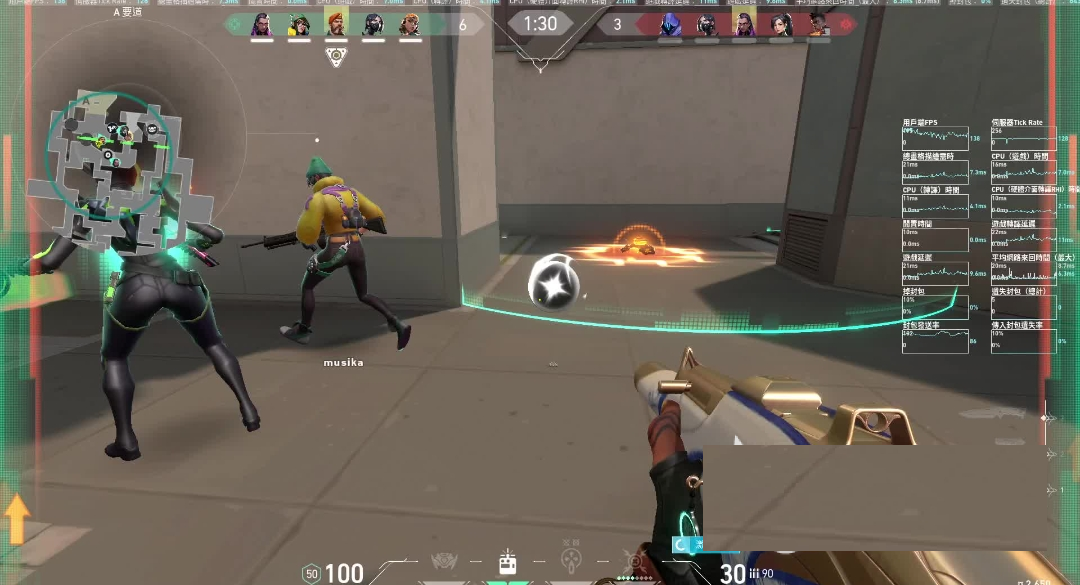The height and width of the screenshot is (585, 1080).
Task: Click the orange up-arrow indicator
Action: coord(17,519)
